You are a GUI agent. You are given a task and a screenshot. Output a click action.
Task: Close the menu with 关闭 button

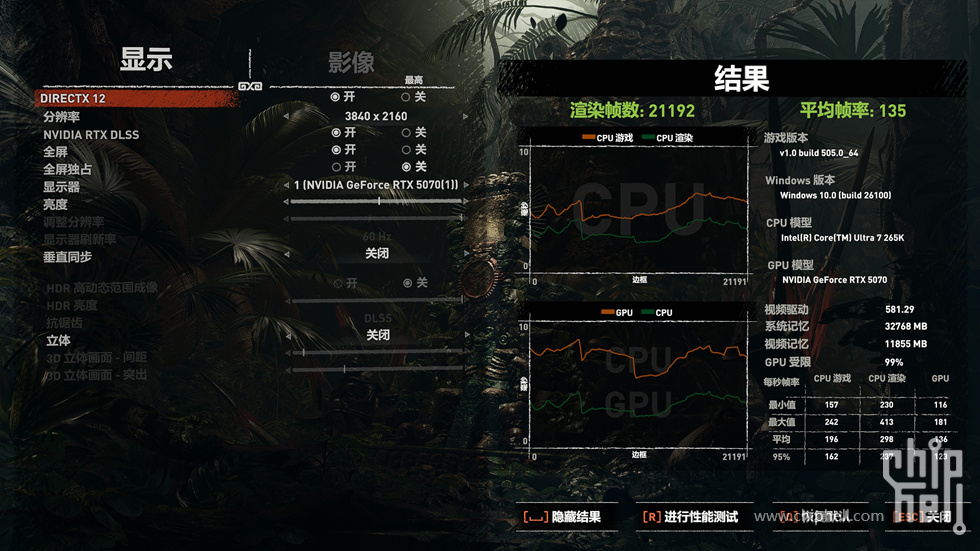tap(924, 517)
